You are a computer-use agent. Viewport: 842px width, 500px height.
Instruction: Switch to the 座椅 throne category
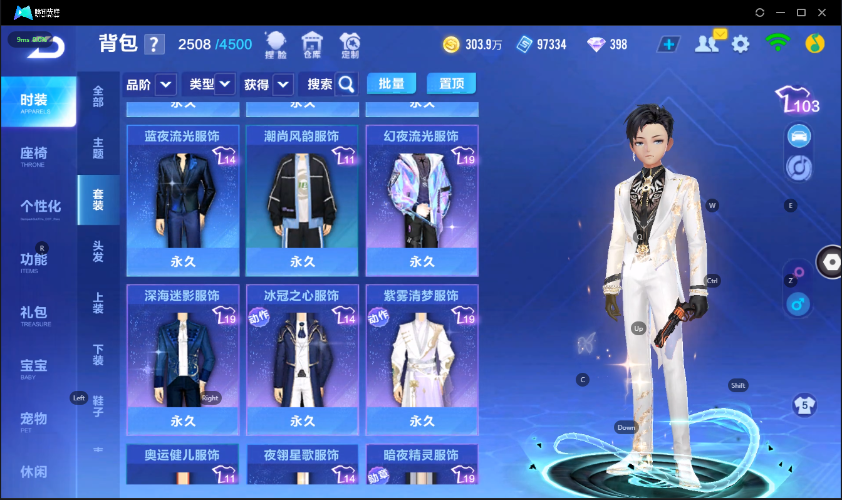[36, 154]
